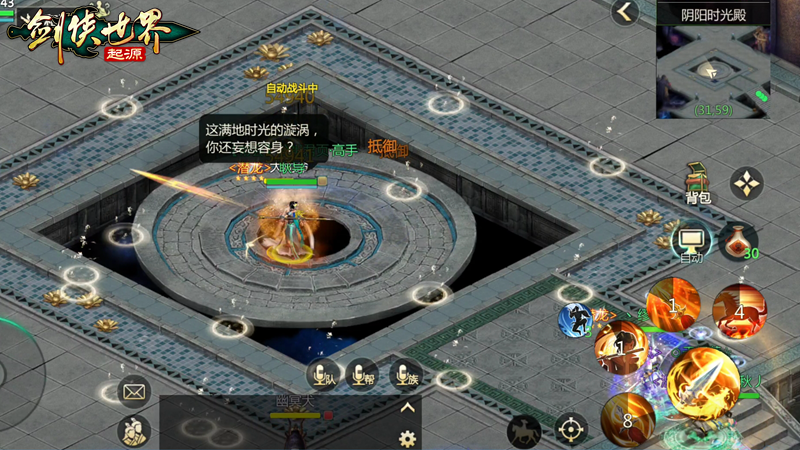The height and width of the screenshot is (450, 800).
Task: Open the friends portrait icon
Action: 134,430
